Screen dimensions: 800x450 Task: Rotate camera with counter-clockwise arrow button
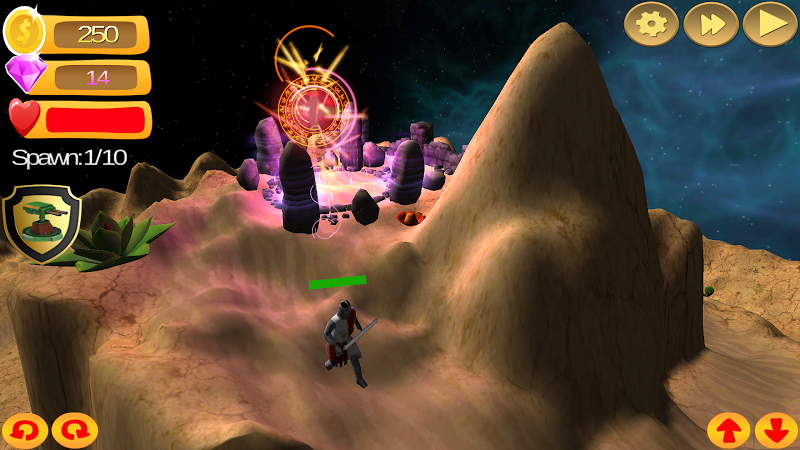24,431
